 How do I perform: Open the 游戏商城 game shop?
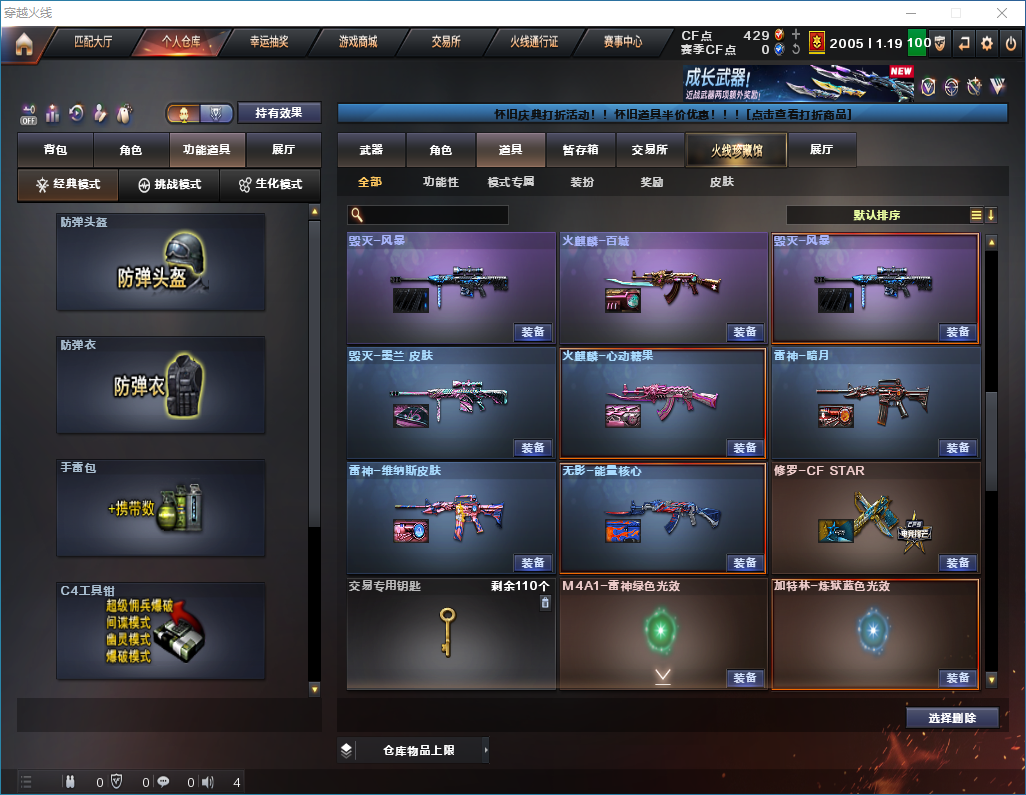[x=357, y=42]
